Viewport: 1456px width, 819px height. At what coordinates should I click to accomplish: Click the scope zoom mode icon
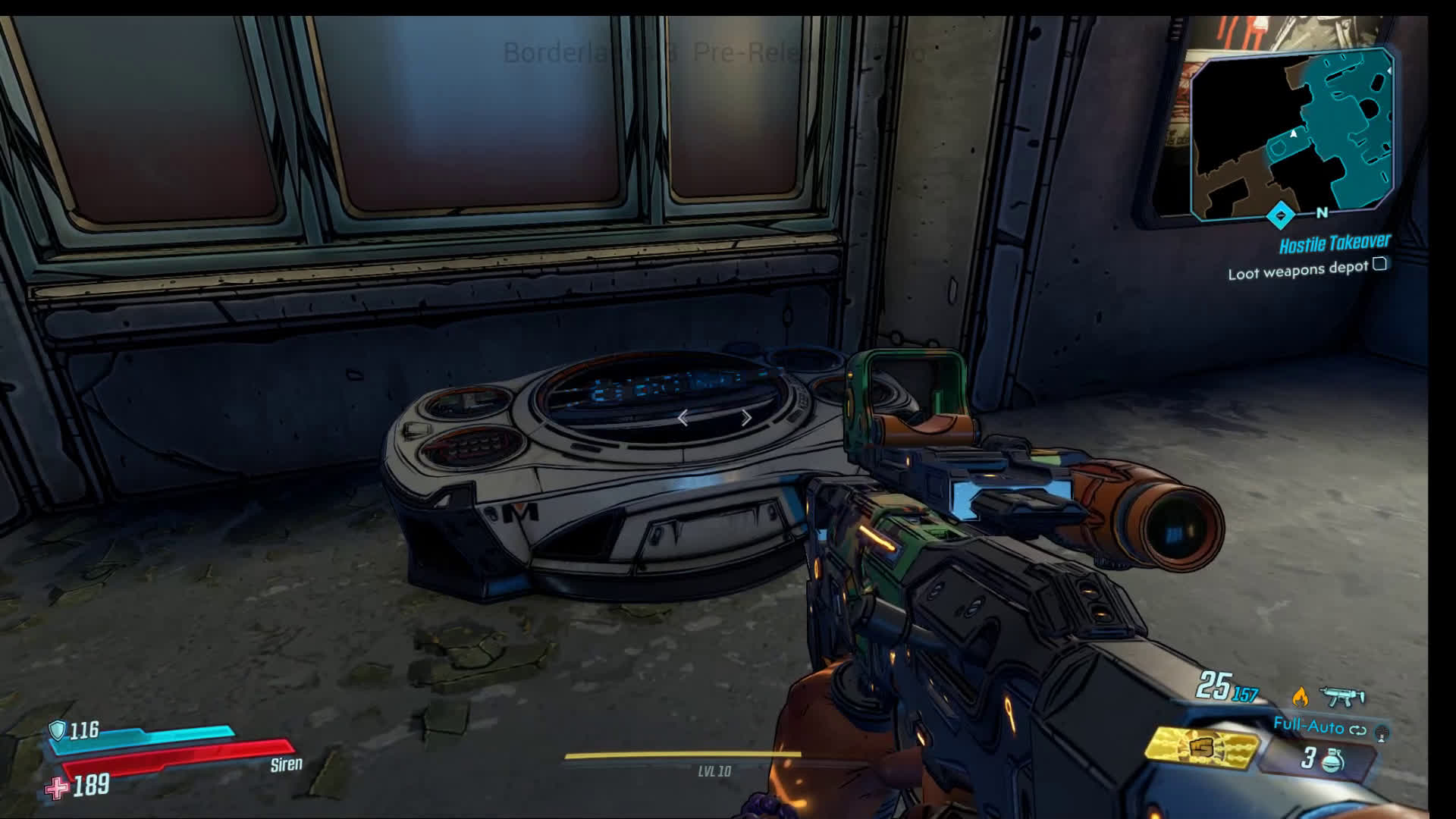pos(1382,732)
